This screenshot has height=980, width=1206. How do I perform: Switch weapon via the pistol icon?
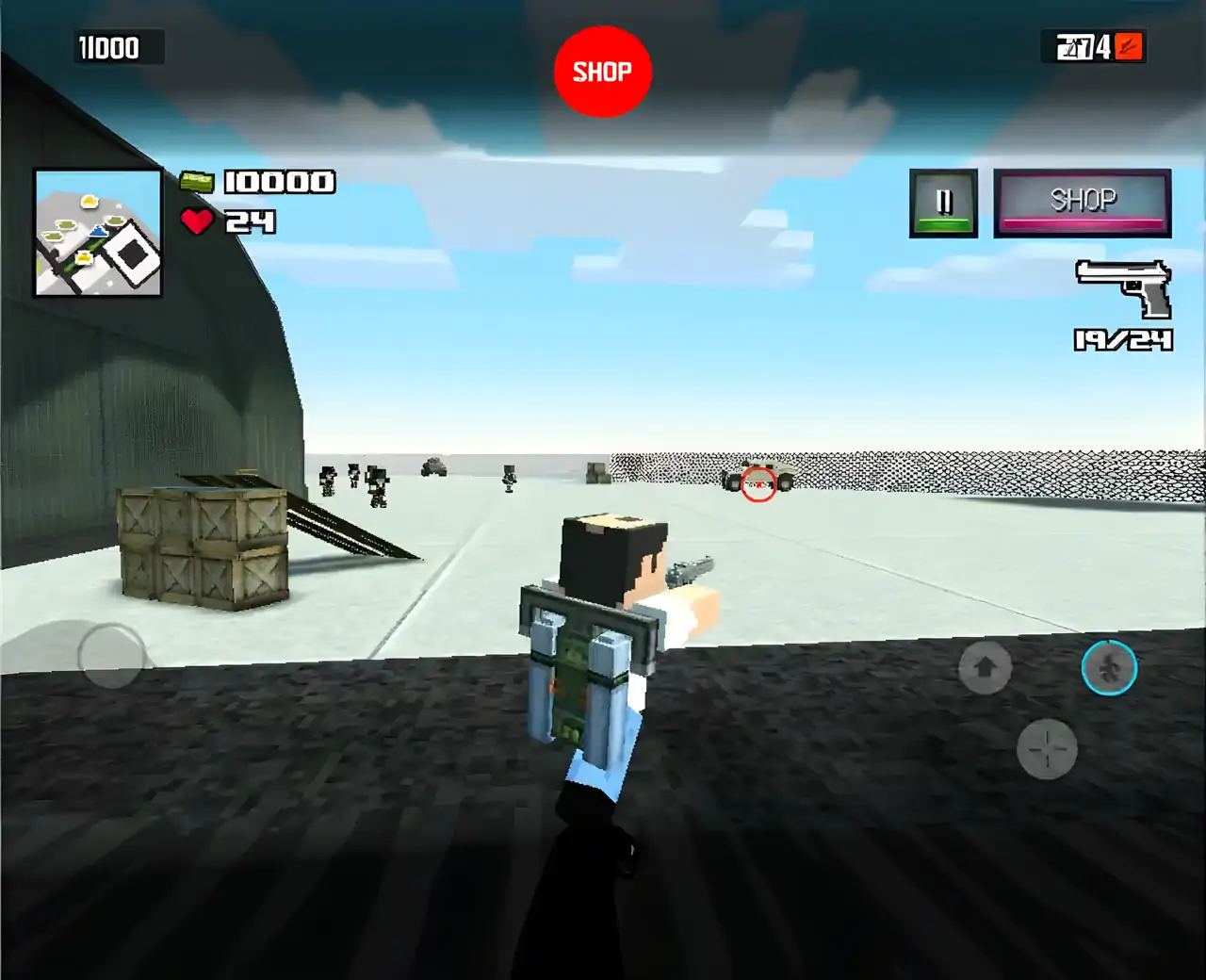click(x=1125, y=288)
